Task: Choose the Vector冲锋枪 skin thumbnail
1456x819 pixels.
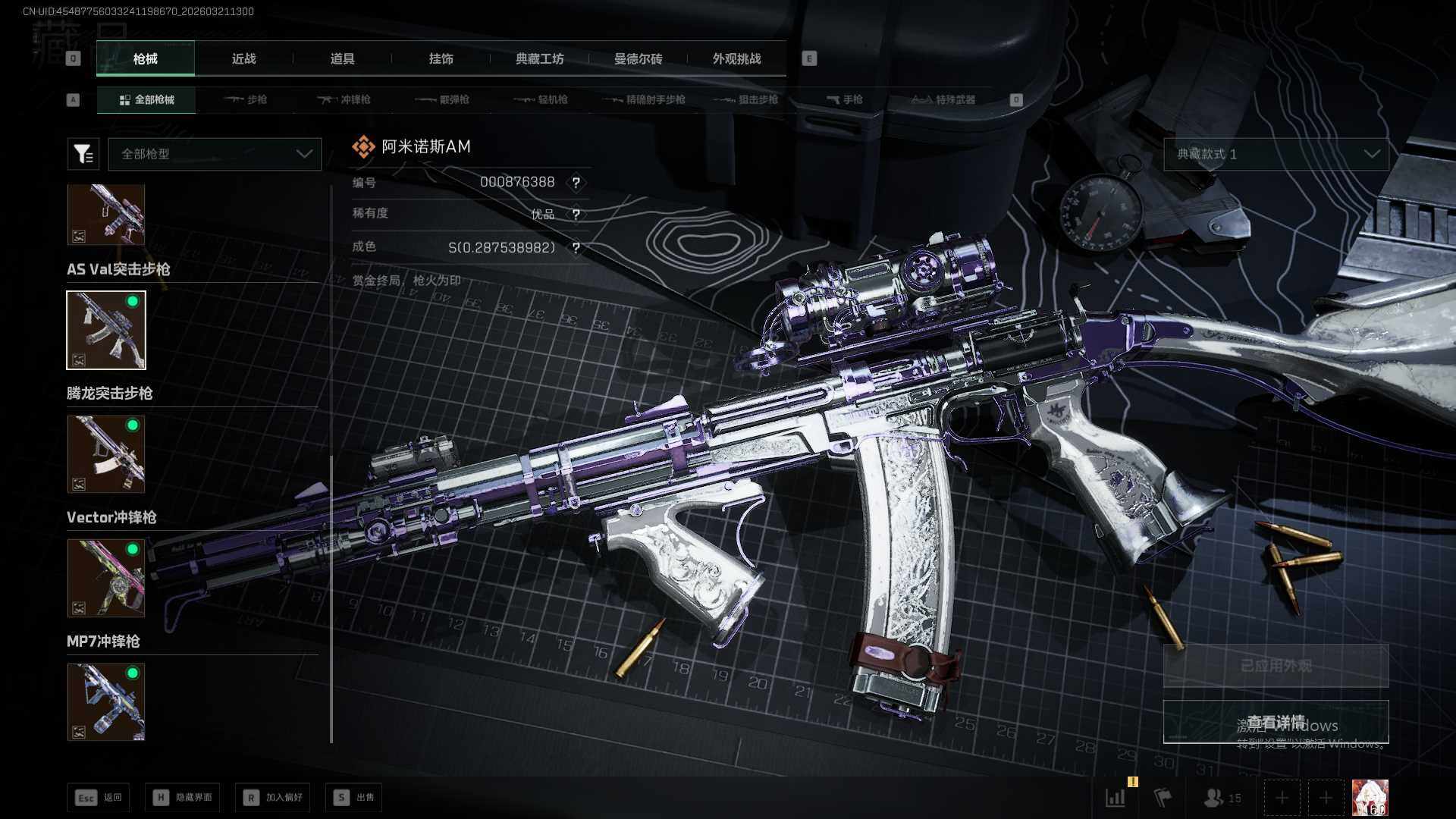Action: [x=106, y=578]
